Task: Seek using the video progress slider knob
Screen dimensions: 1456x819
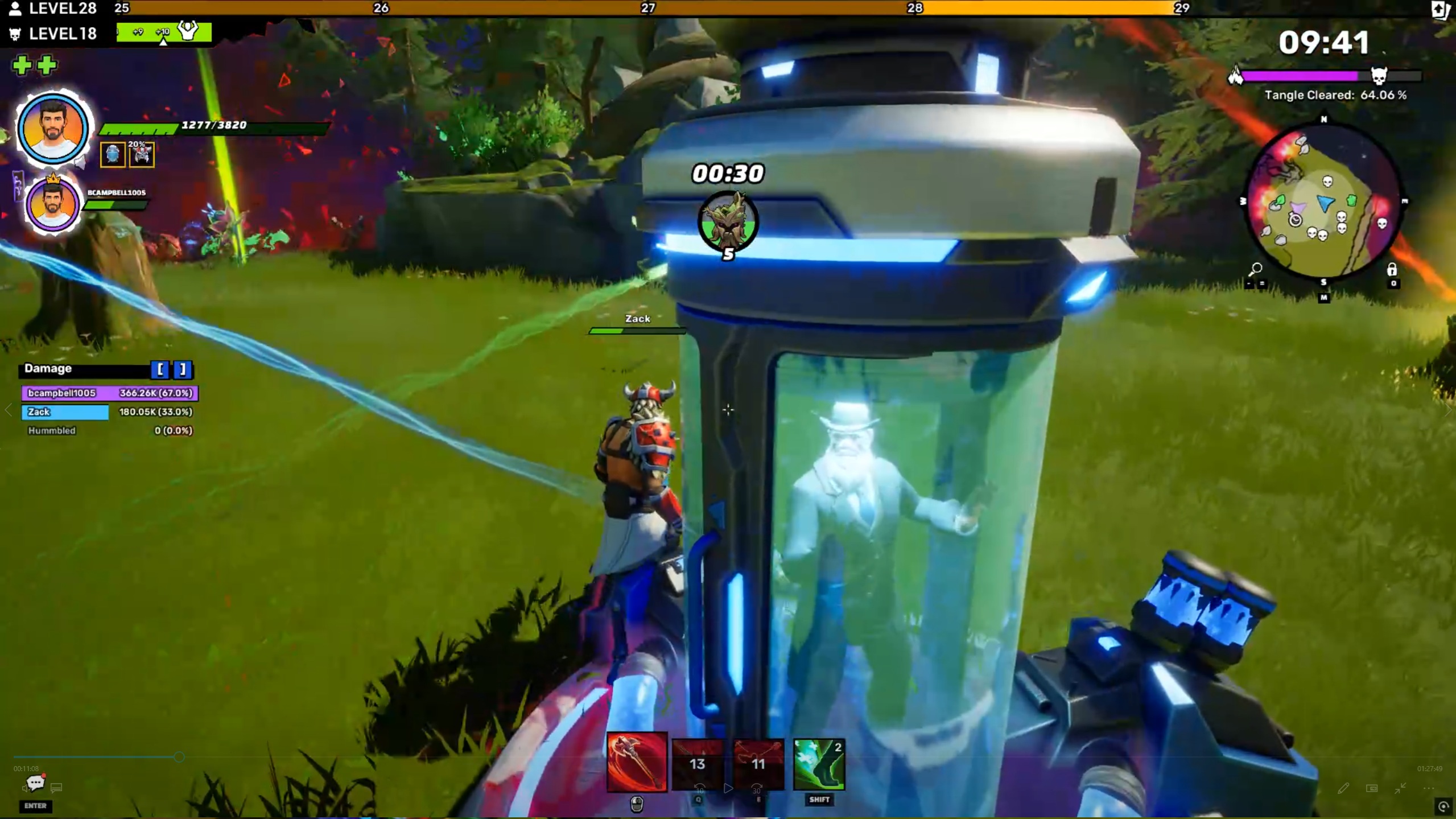Action: pyautogui.click(x=179, y=757)
